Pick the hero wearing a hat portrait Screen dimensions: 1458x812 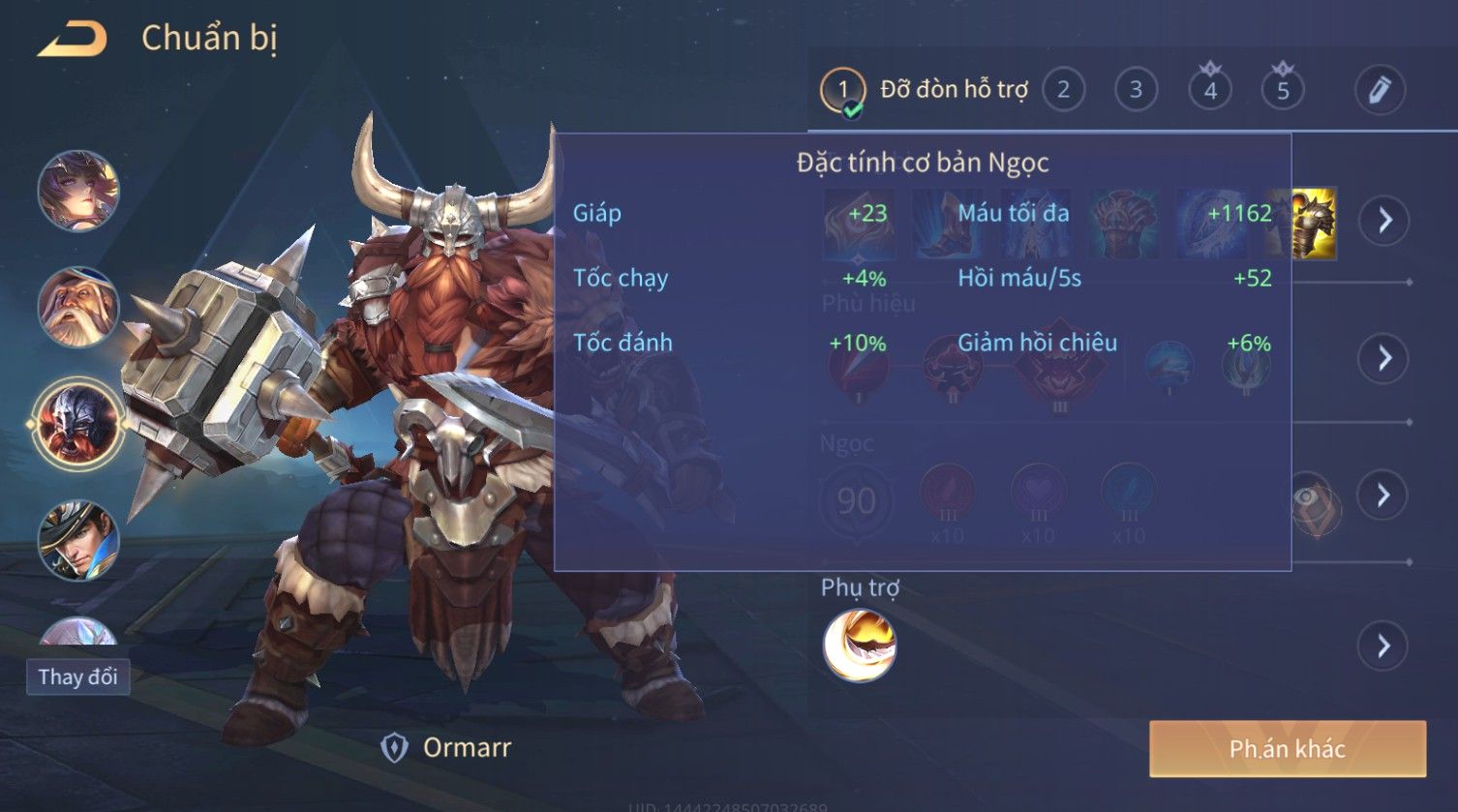tap(78, 539)
